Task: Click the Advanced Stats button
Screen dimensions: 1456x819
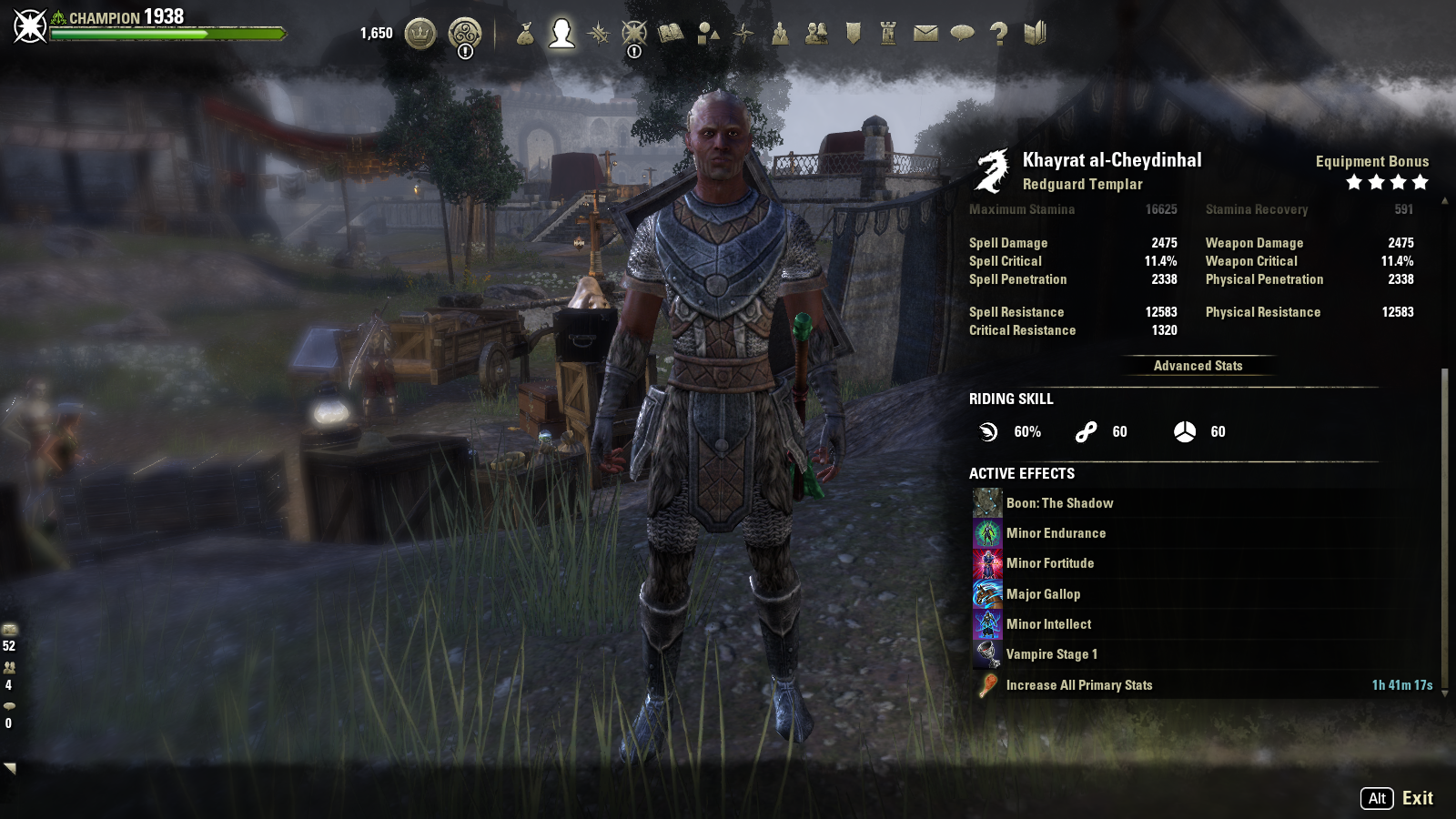Action: [x=1198, y=366]
